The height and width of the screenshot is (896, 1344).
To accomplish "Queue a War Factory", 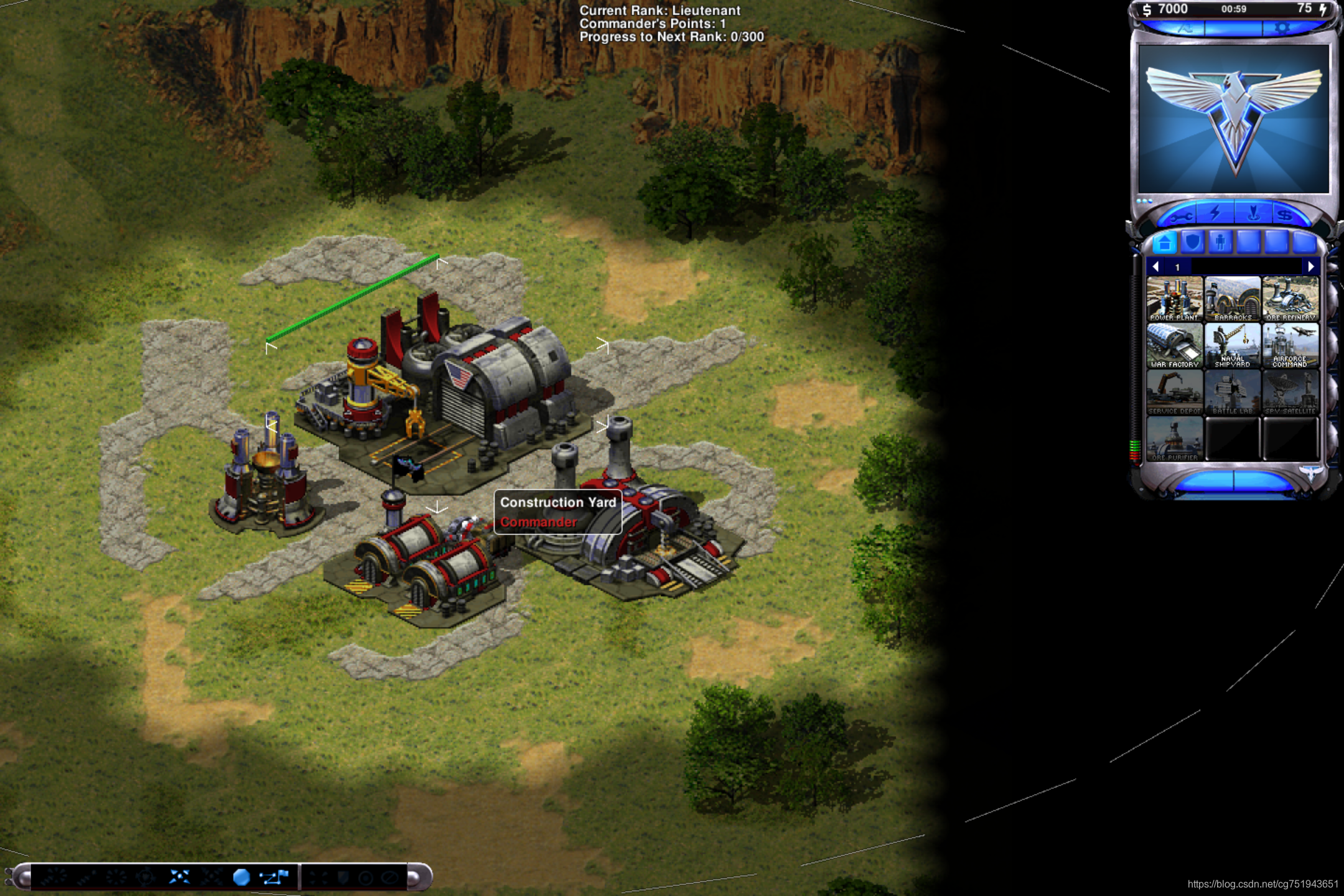I will pyautogui.click(x=1174, y=345).
